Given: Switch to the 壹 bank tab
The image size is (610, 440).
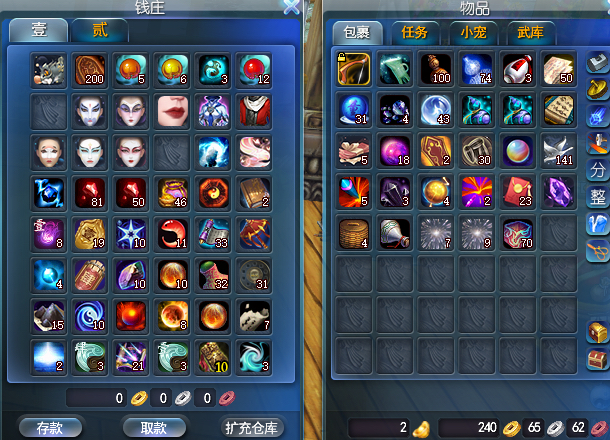Looking at the screenshot, I should [x=38, y=30].
